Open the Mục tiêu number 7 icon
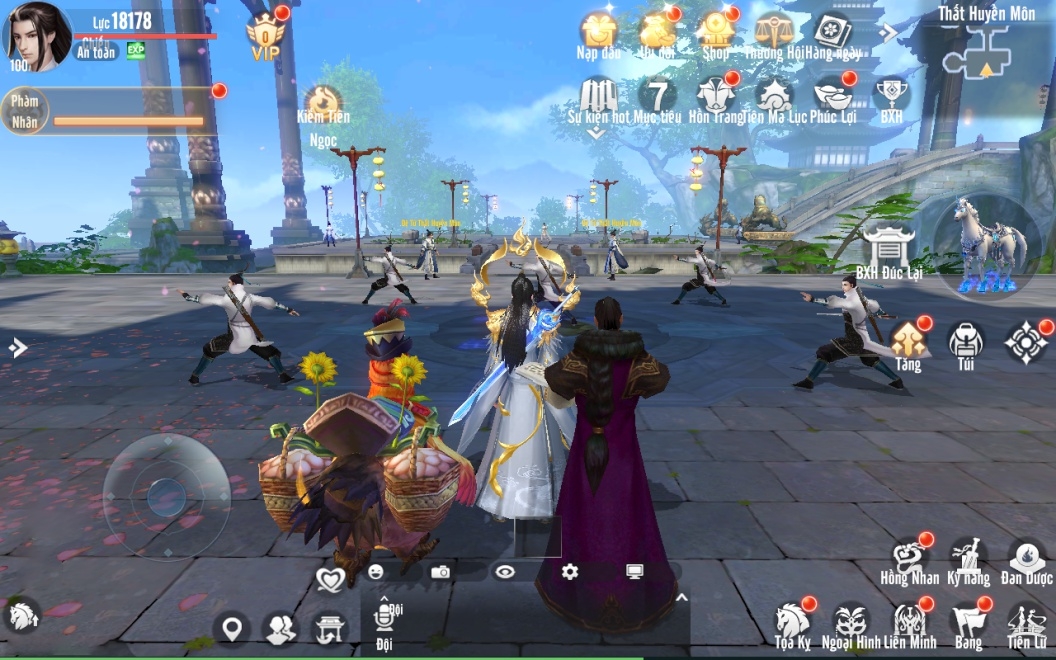The height and width of the screenshot is (660, 1056). [x=657, y=95]
